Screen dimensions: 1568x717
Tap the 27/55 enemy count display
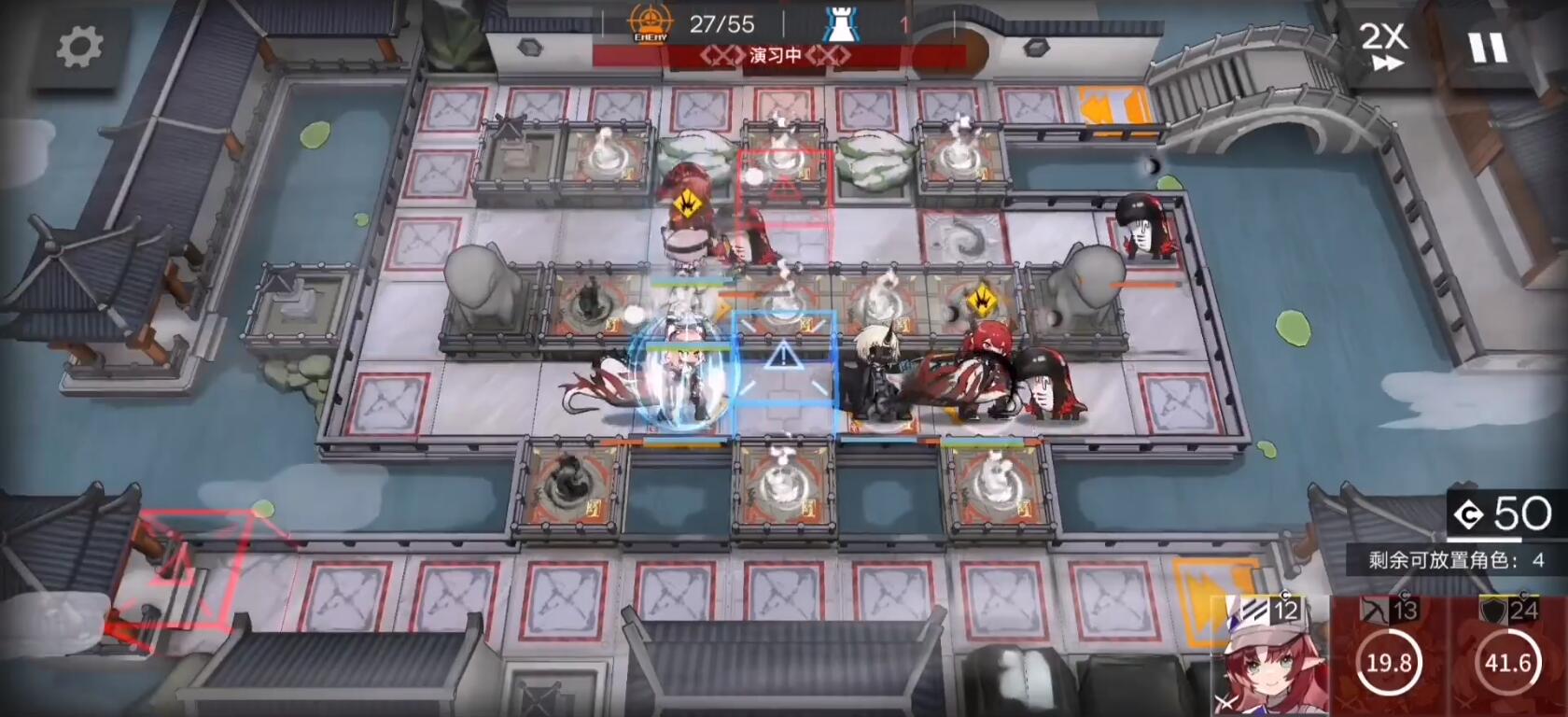pos(723,25)
